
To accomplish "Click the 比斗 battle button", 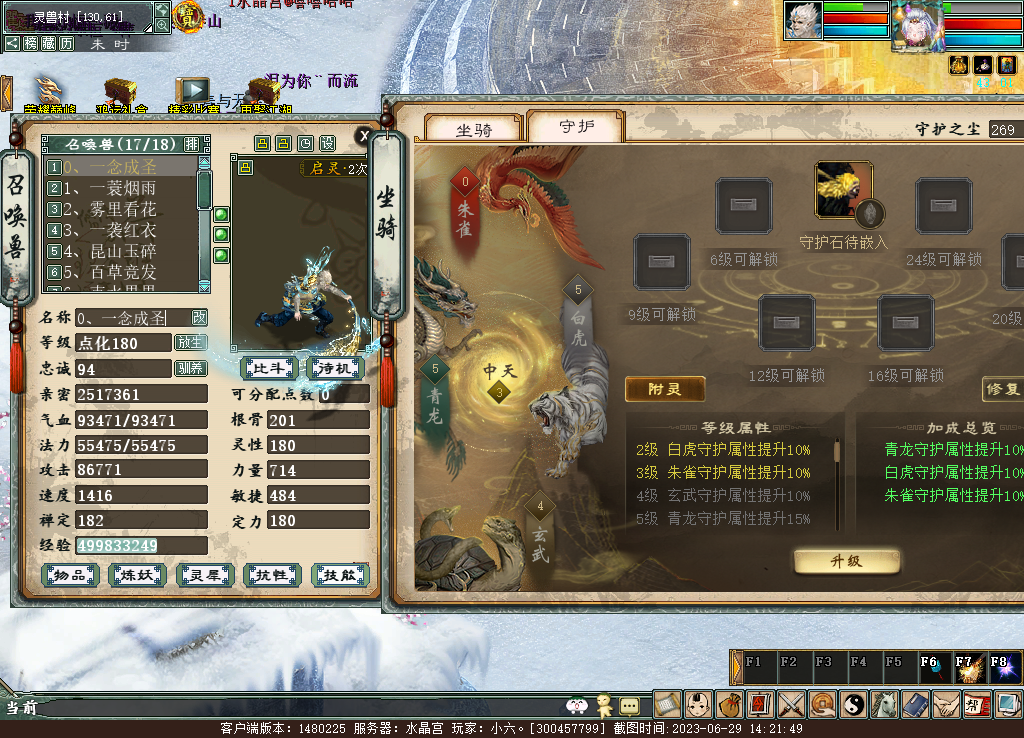I will pos(270,368).
